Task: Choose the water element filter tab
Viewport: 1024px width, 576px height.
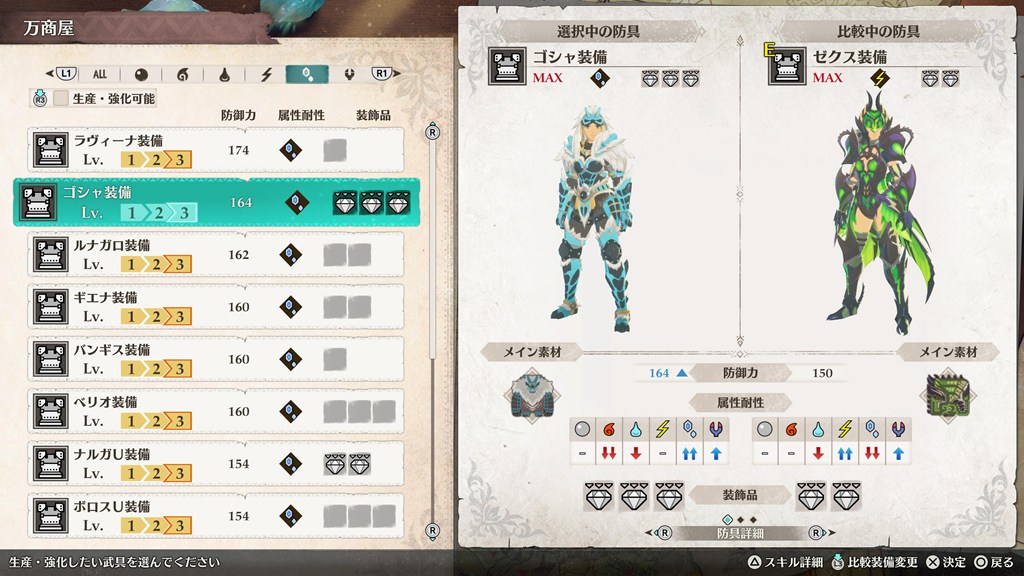Action: (224, 74)
